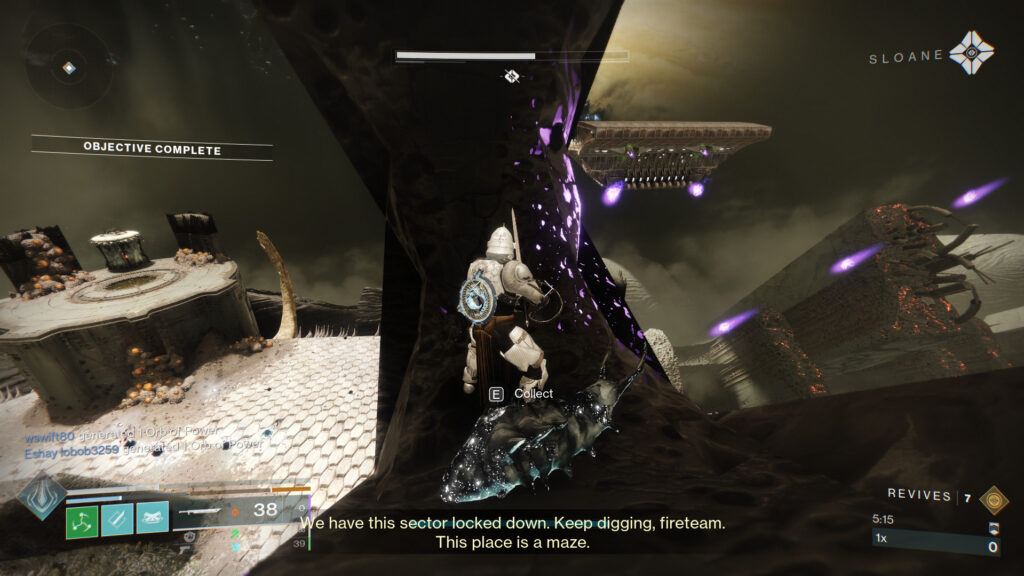Select the green grenade ability icon
Image resolution: width=1024 pixels, height=576 pixels.
tap(82, 519)
